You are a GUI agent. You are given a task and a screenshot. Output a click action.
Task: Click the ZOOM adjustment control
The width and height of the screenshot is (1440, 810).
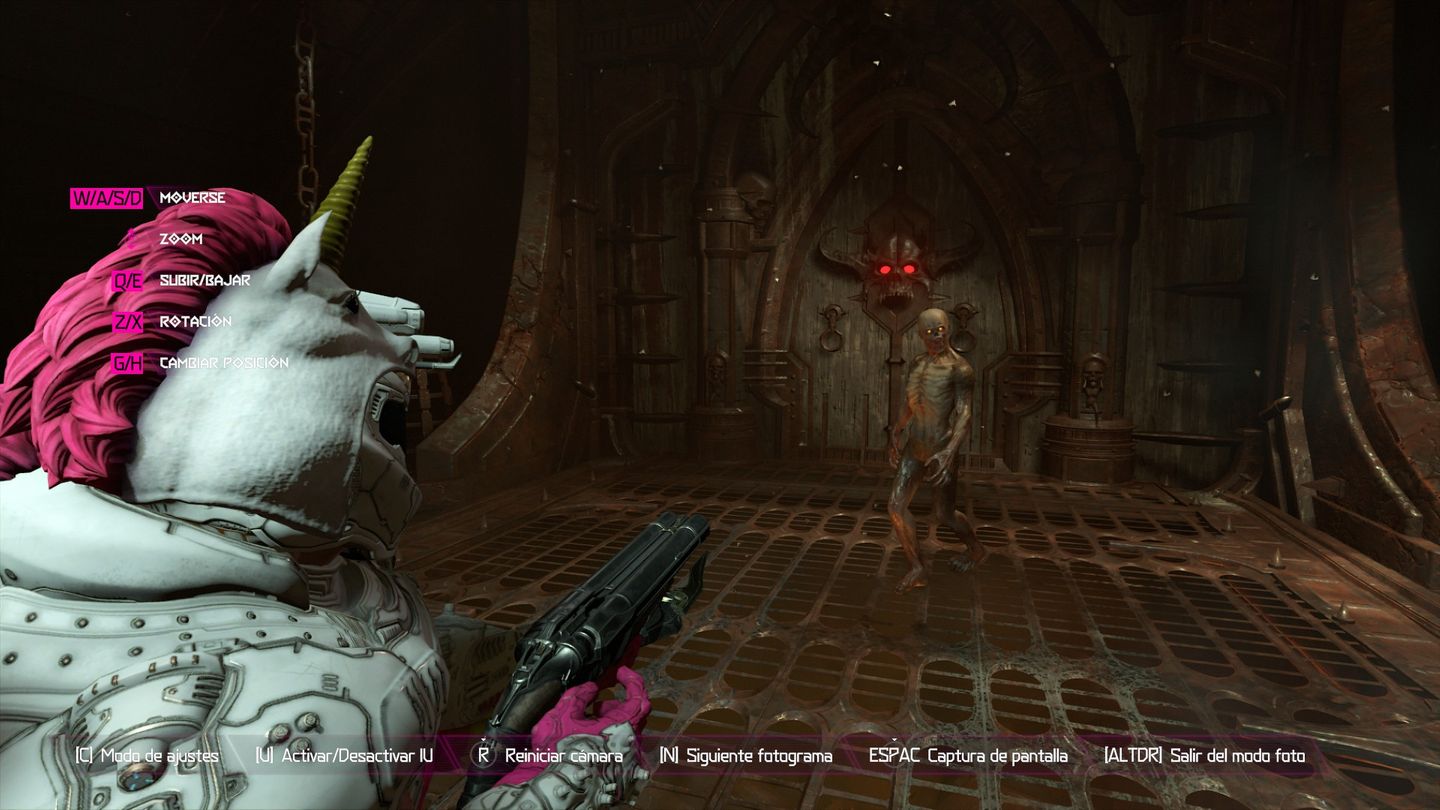tap(180, 238)
